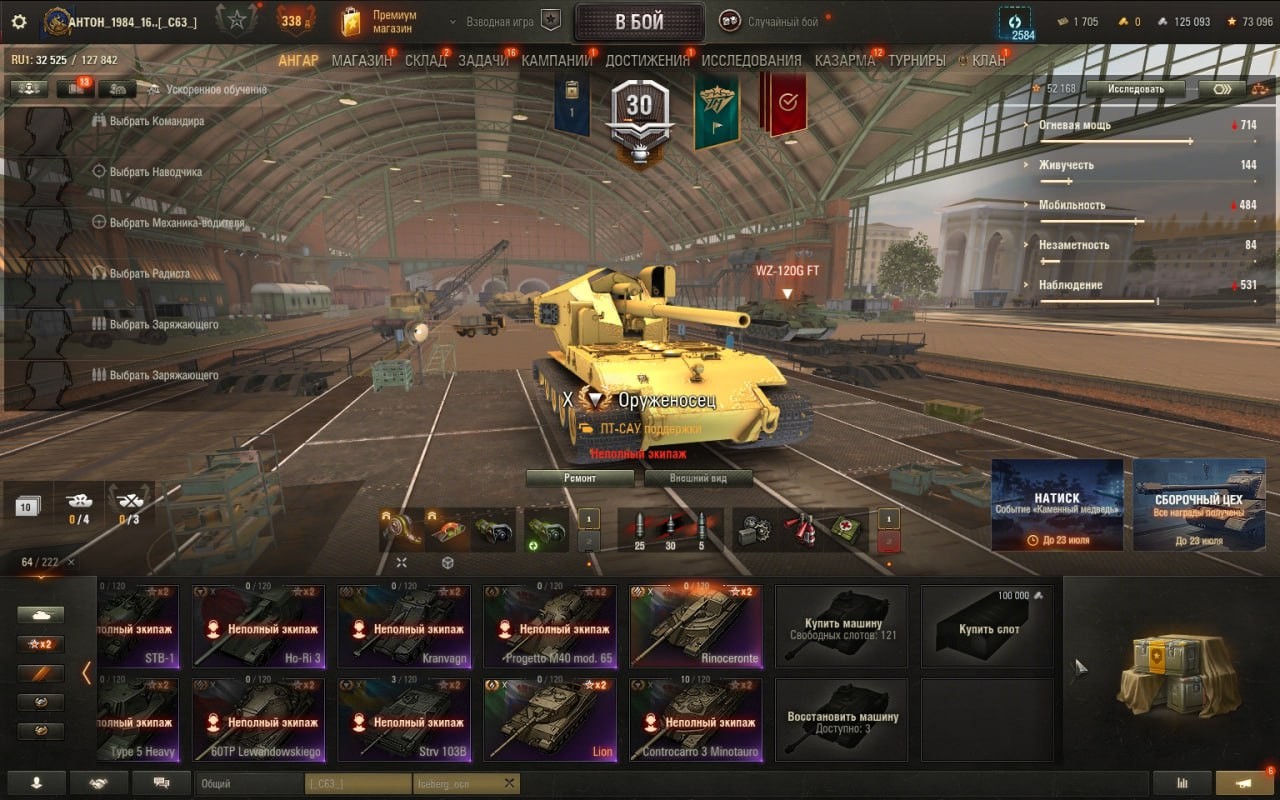Open the settings gear icon

coord(18,21)
